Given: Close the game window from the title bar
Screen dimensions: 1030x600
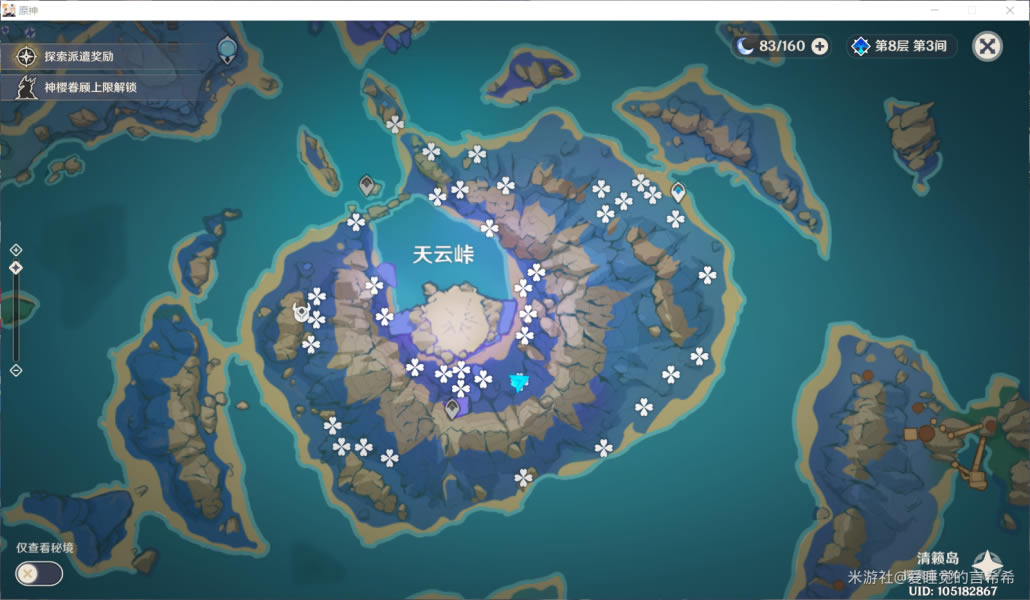Looking at the screenshot, I should click(1010, 10).
